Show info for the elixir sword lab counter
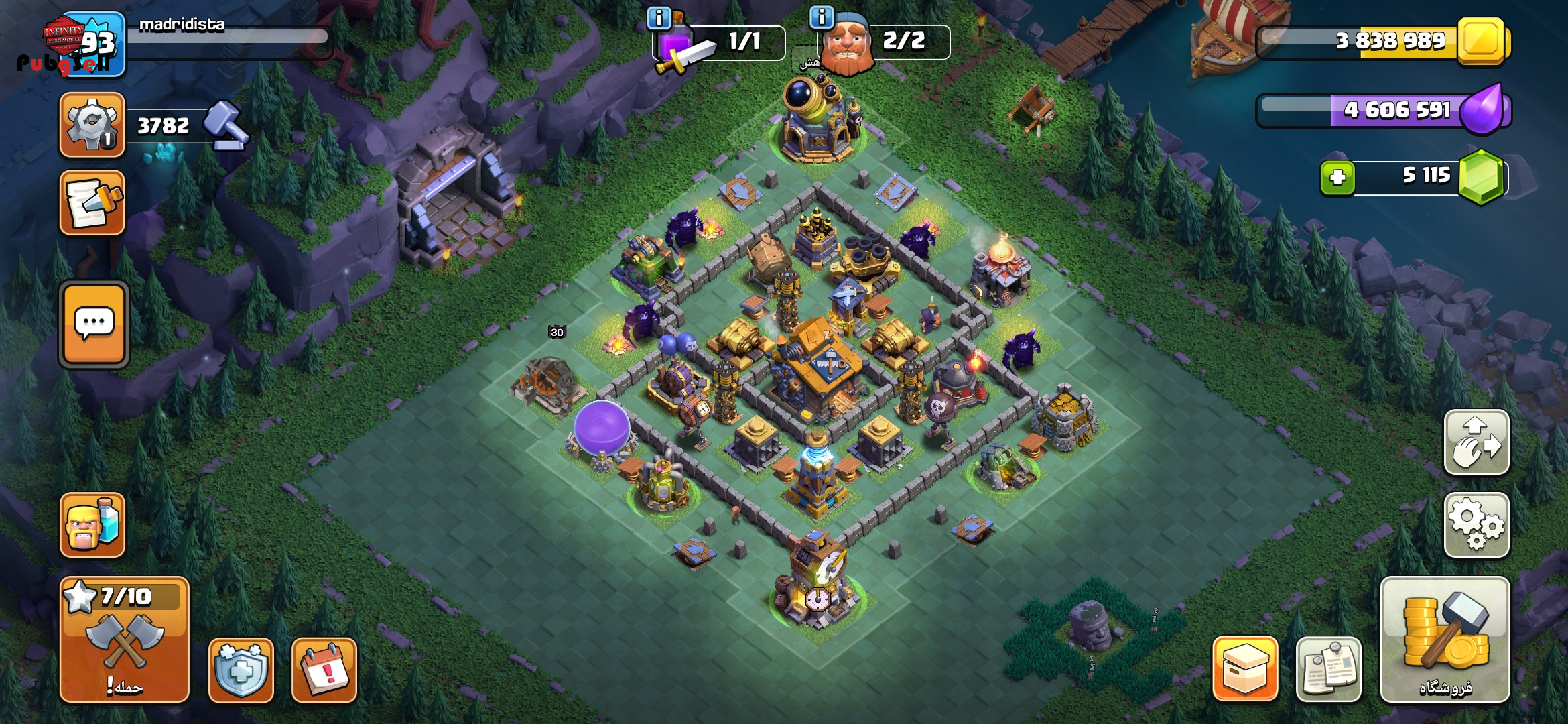Viewport: 1568px width, 724px height. pos(659,18)
